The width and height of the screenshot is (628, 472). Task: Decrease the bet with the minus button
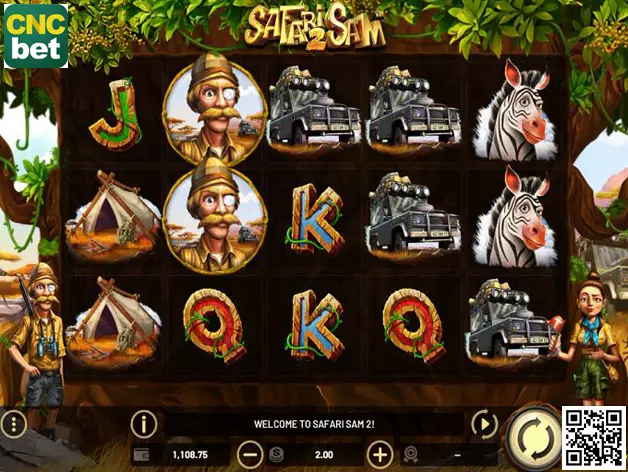pos(251,454)
